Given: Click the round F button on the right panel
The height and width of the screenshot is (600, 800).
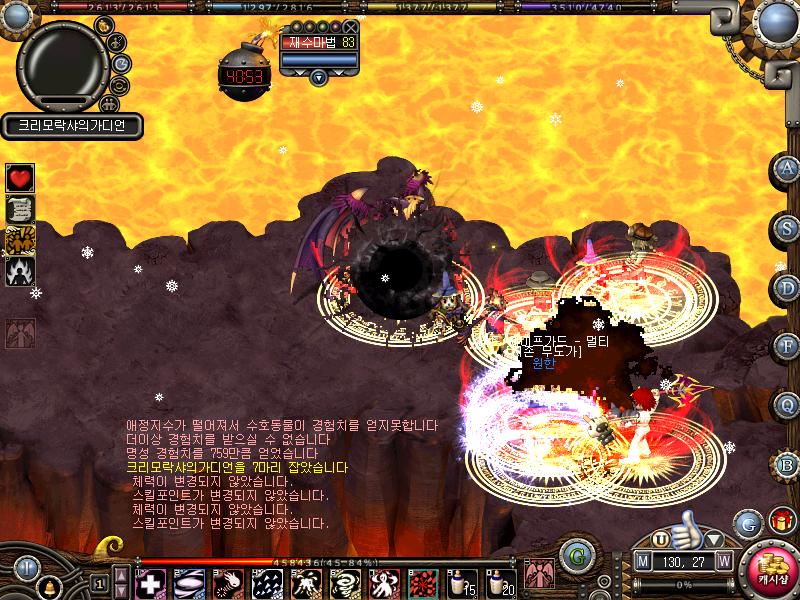Looking at the screenshot, I should (x=788, y=347).
